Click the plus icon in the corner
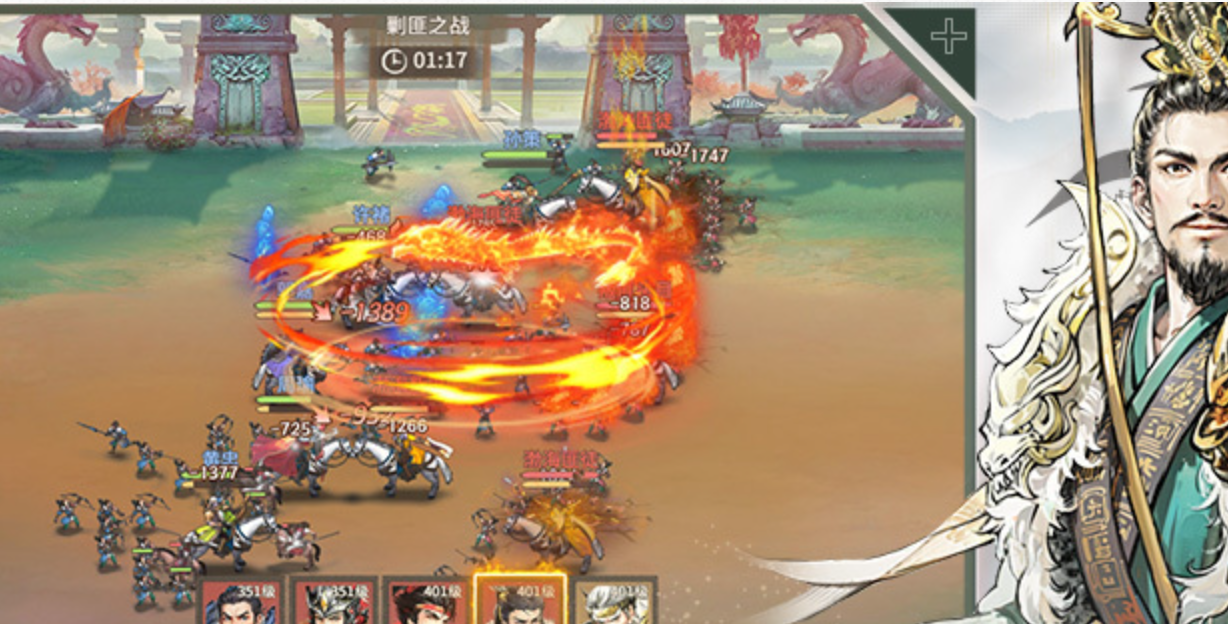Image resolution: width=1228 pixels, height=624 pixels. [x=948, y=38]
